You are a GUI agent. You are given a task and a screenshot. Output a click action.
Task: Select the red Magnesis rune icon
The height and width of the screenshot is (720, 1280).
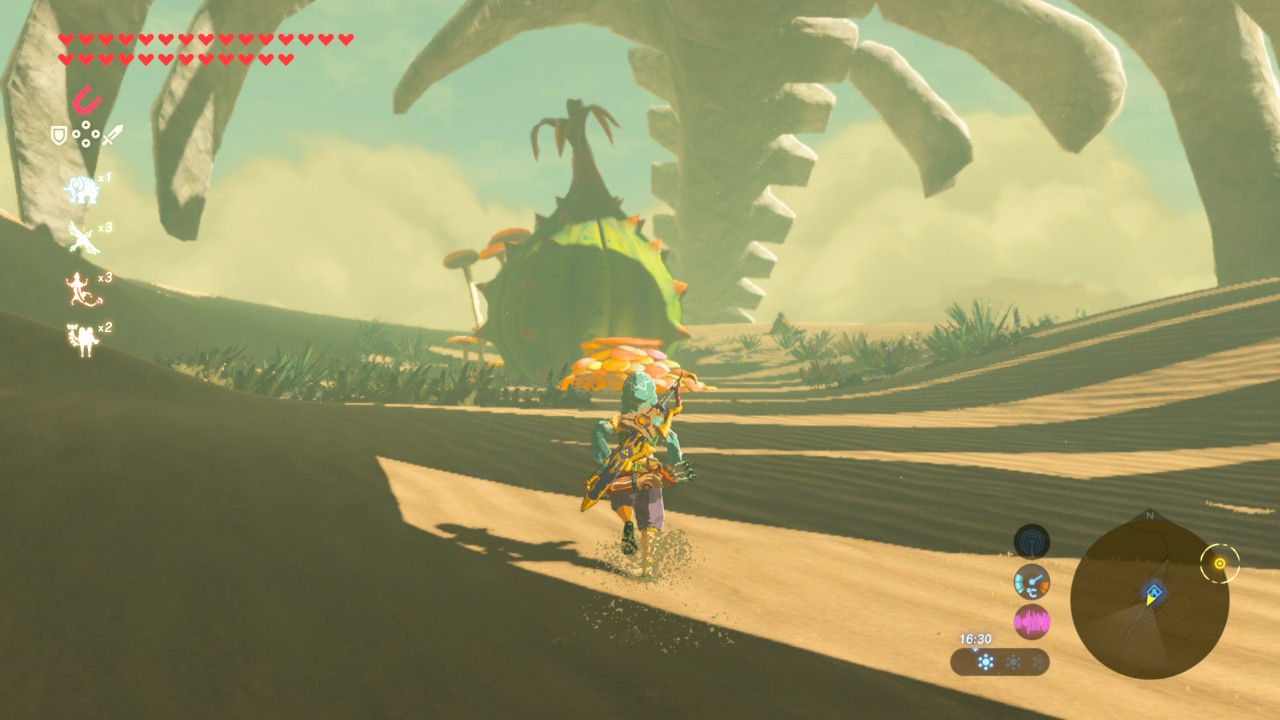(87, 101)
